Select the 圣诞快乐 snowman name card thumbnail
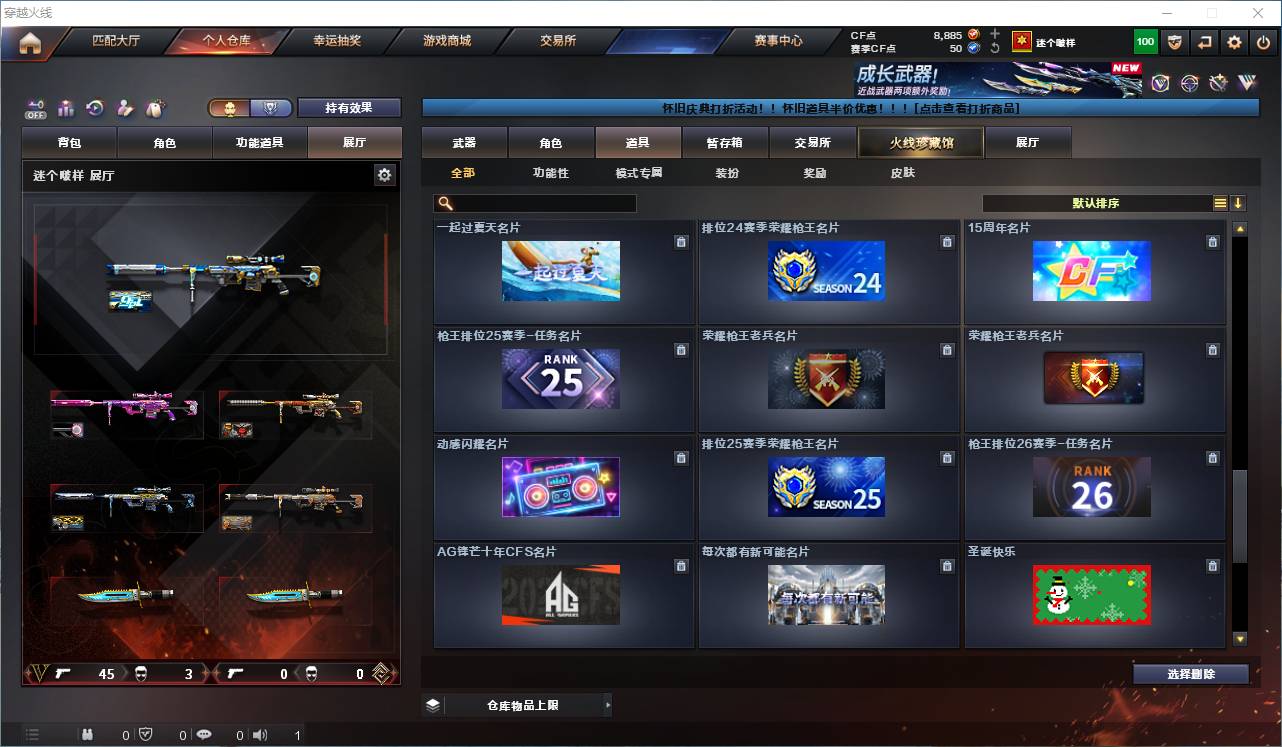This screenshot has height=747, width=1282. 1091,594
